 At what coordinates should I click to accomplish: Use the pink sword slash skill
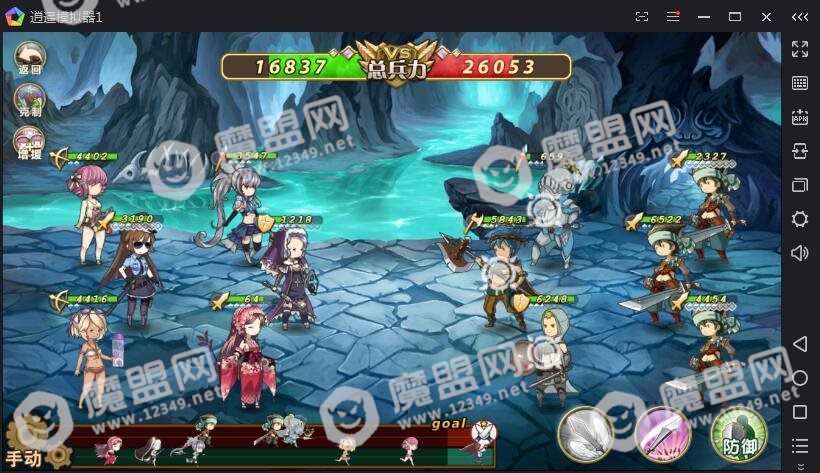click(662, 434)
